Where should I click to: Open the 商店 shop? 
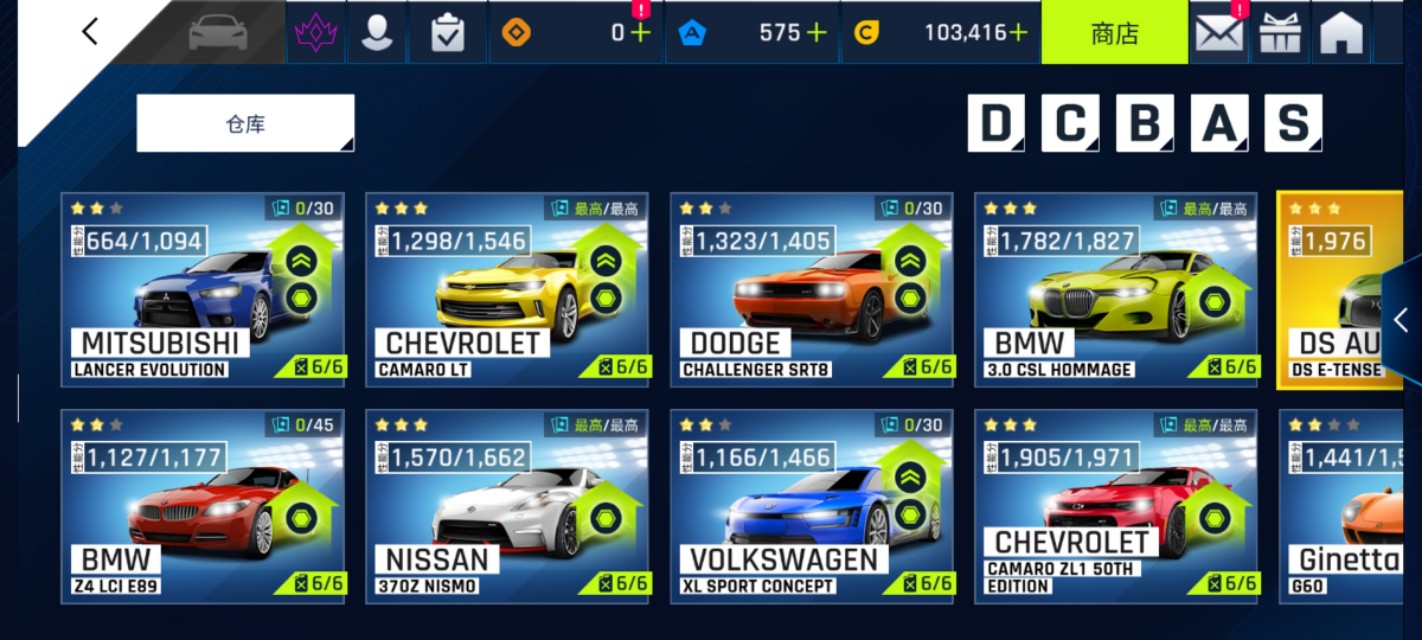coord(1114,32)
